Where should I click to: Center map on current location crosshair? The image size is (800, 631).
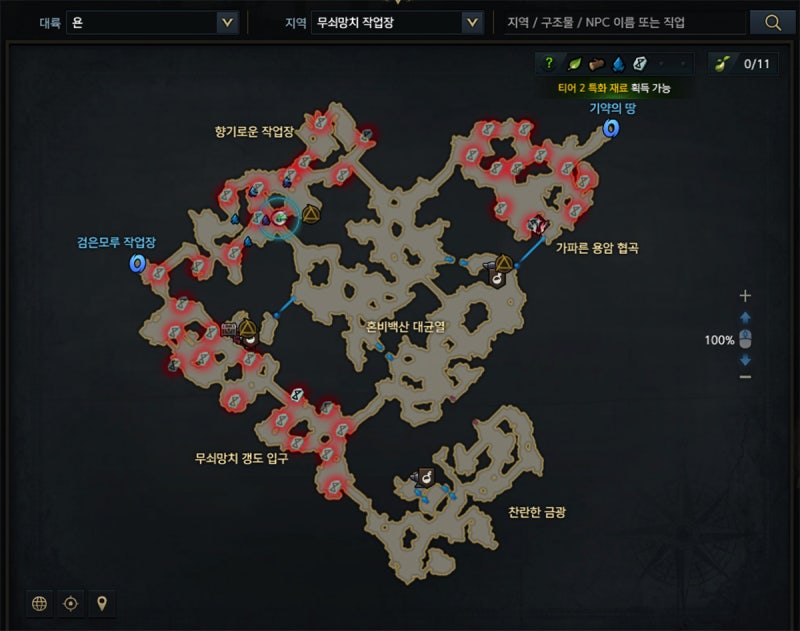(70, 603)
